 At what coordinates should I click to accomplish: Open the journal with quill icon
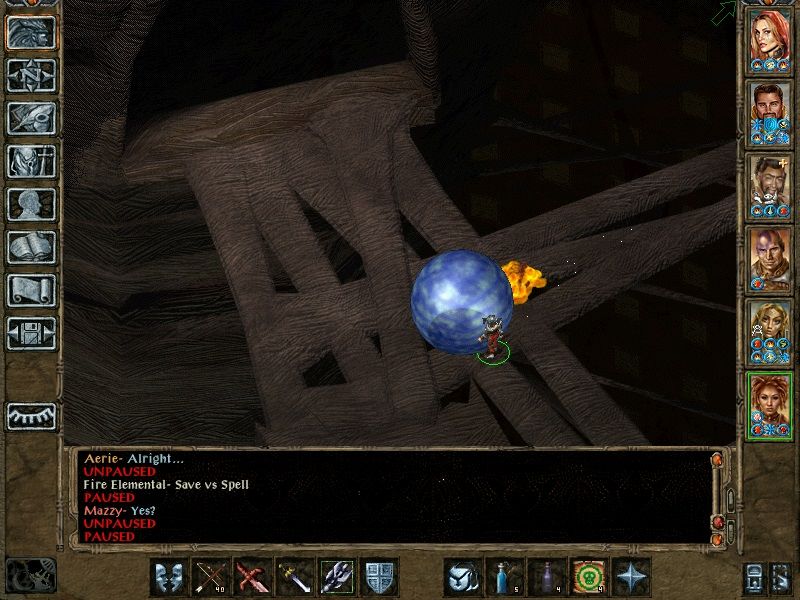point(31,118)
